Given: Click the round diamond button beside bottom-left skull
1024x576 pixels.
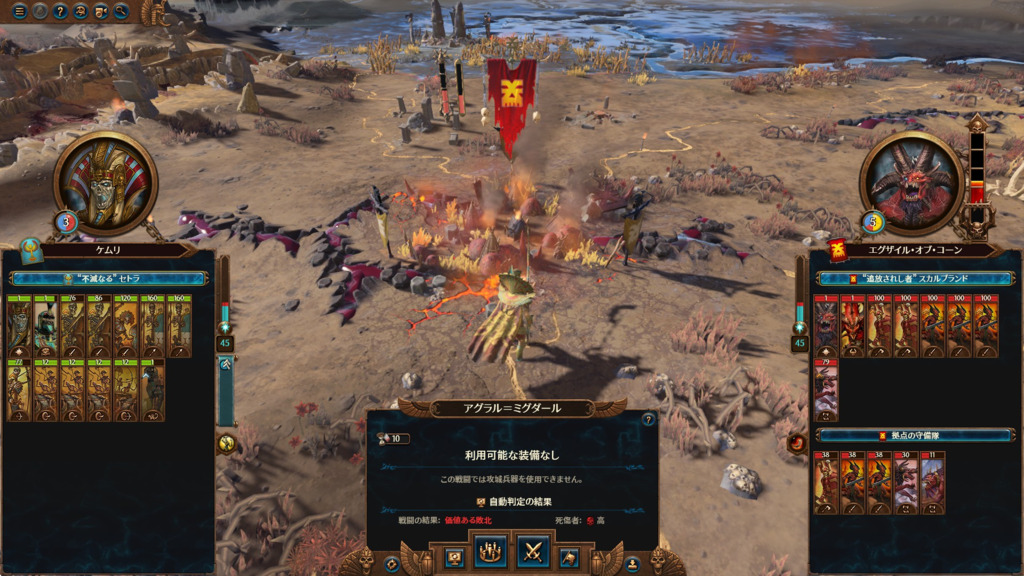Looking at the screenshot, I should coord(392,564).
